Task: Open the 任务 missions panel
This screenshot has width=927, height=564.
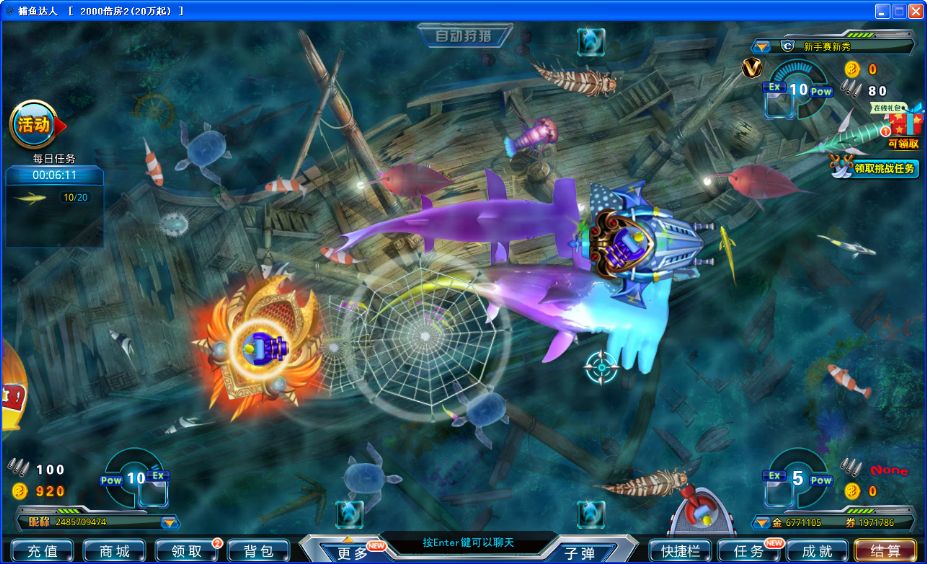Action: click(x=749, y=551)
